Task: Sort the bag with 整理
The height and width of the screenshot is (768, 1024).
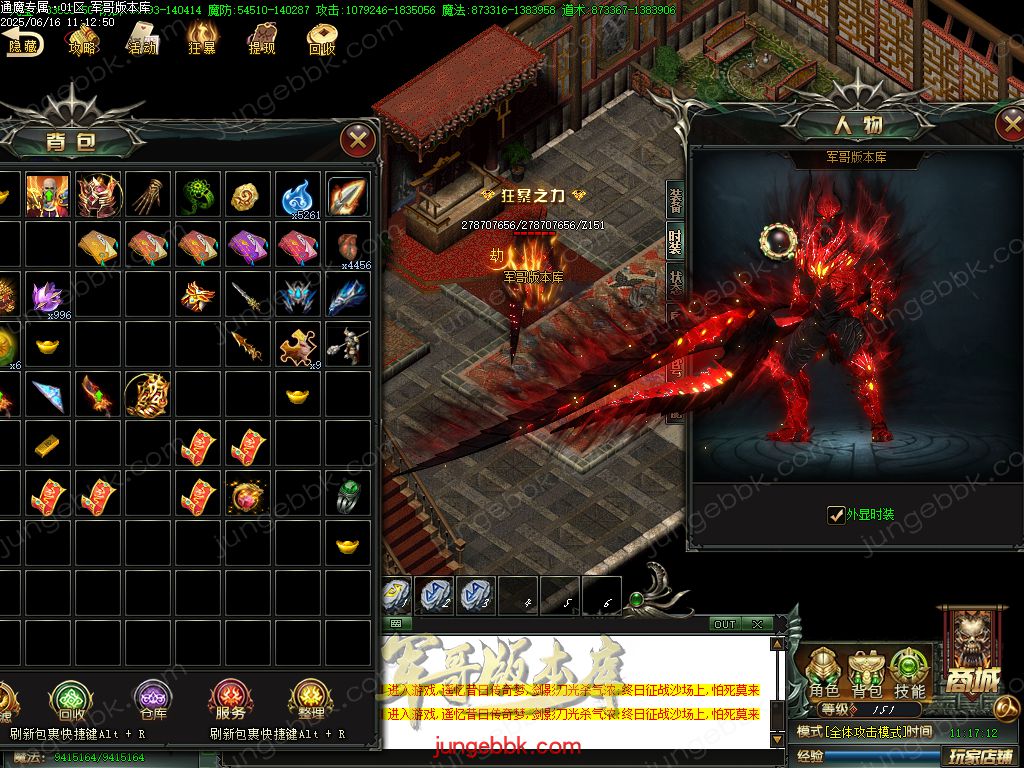Action: point(310,700)
